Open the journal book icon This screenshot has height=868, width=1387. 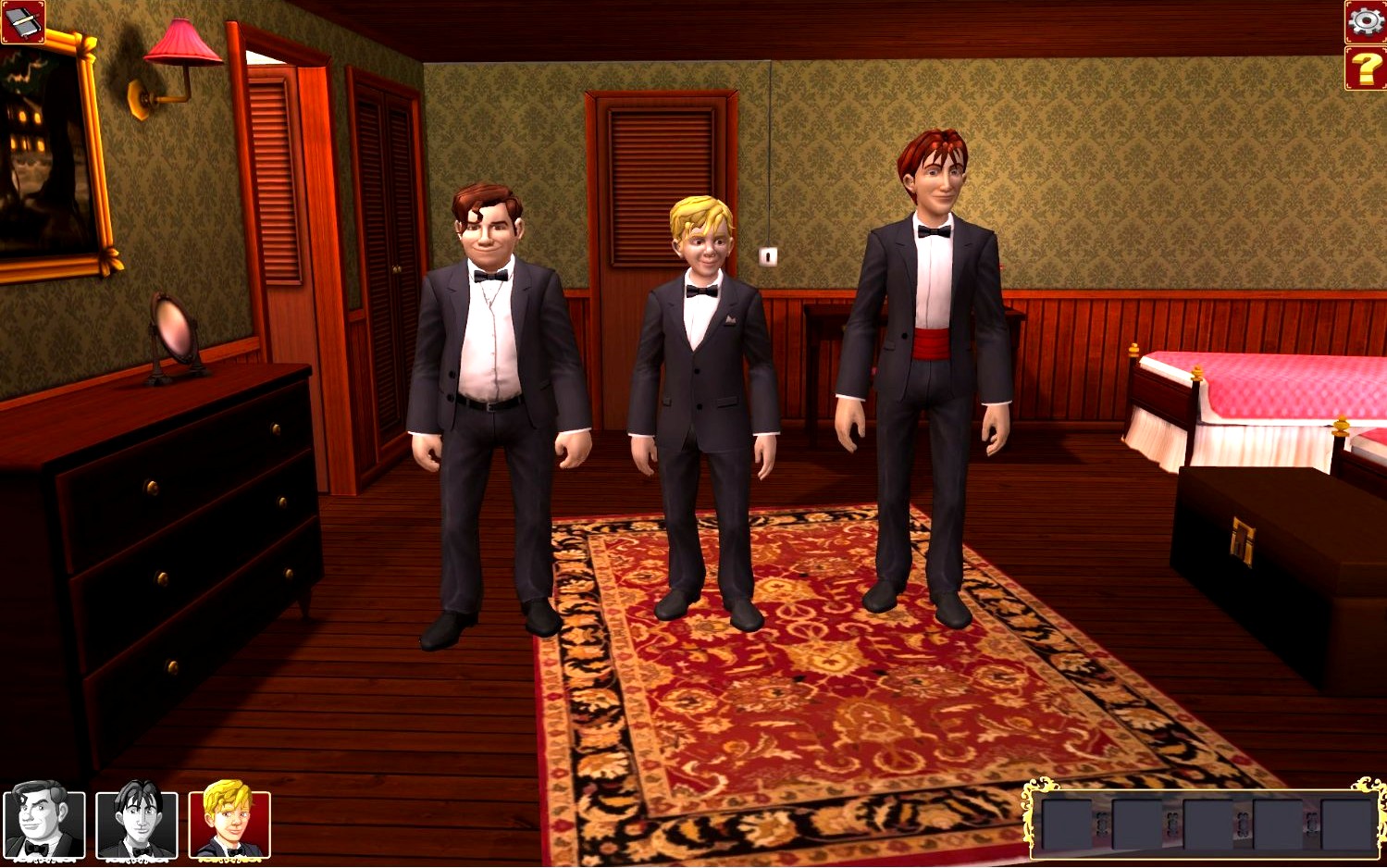point(22,21)
